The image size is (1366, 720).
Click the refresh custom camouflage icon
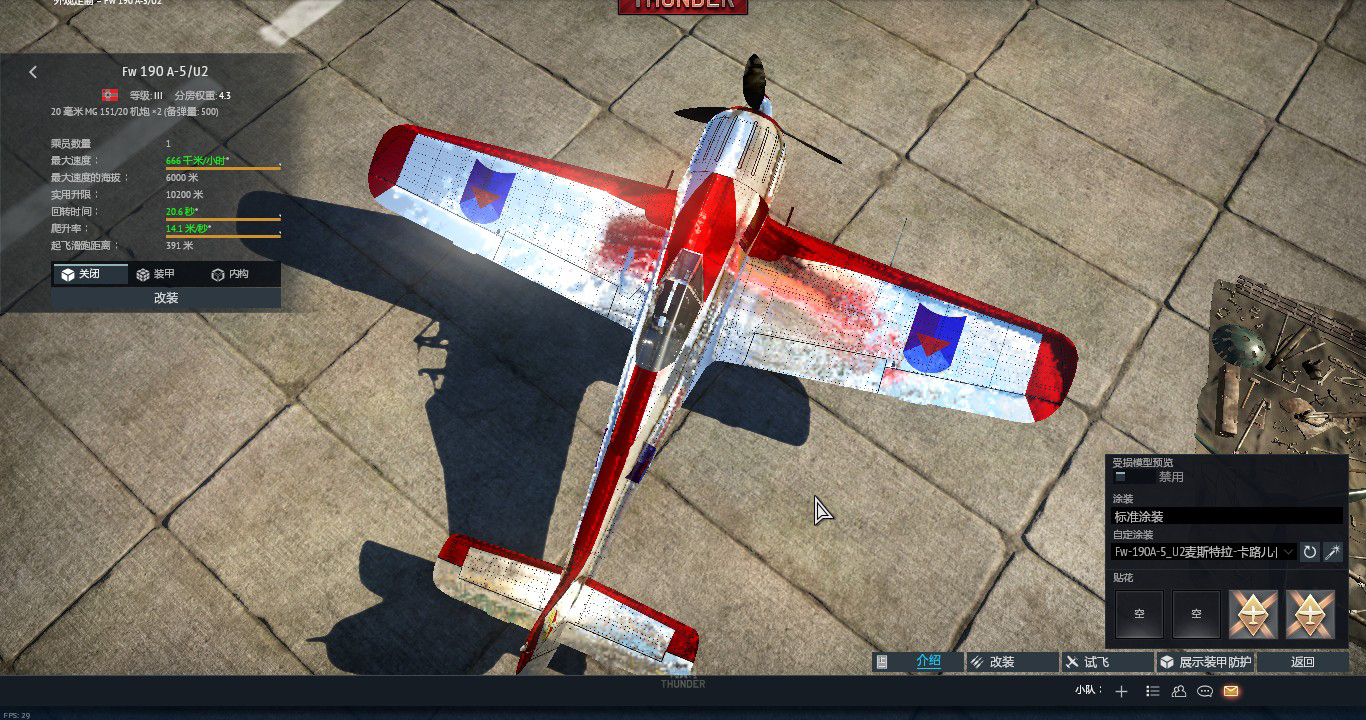1310,552
